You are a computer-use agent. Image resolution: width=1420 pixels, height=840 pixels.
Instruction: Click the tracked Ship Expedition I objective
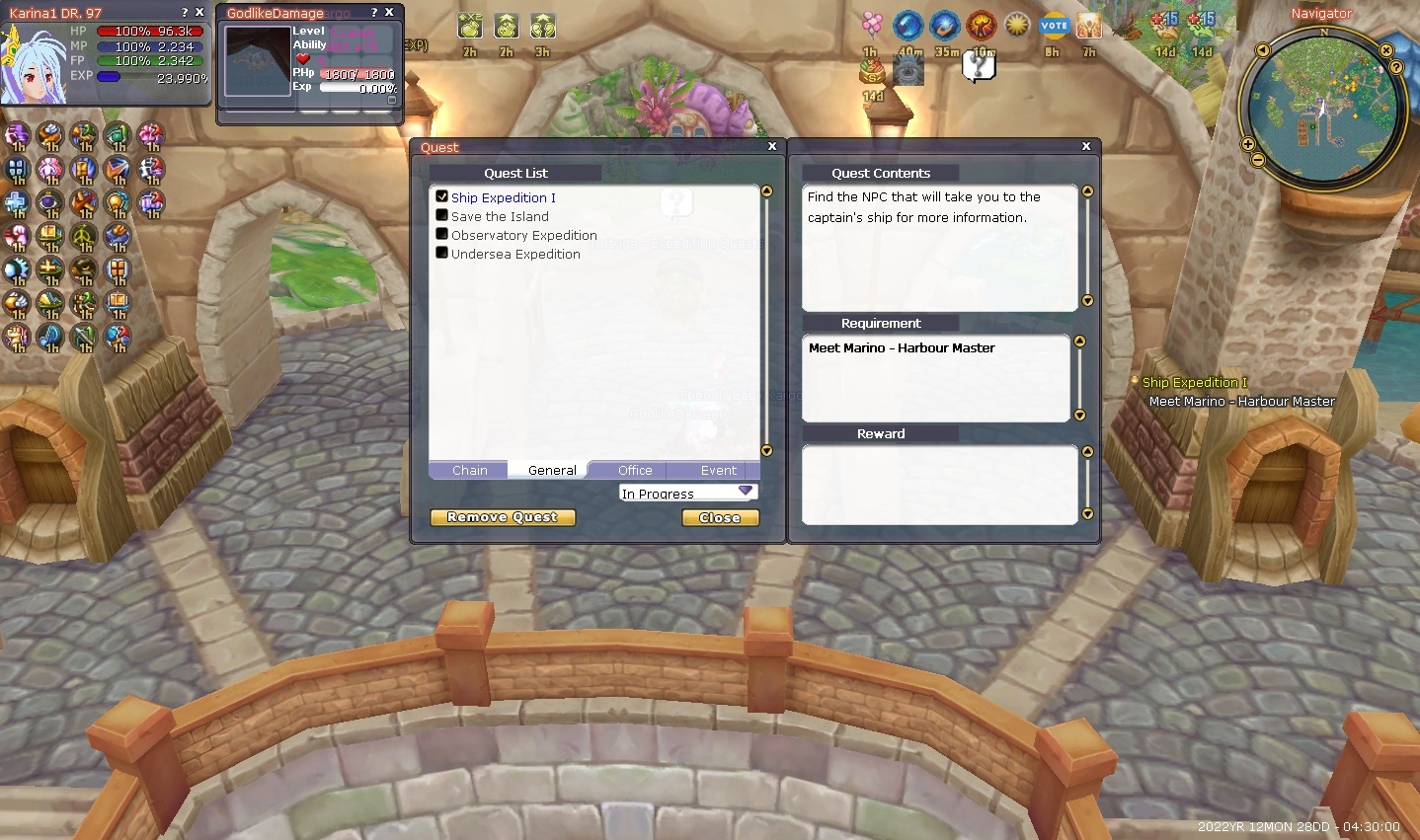coord(1194,382)
